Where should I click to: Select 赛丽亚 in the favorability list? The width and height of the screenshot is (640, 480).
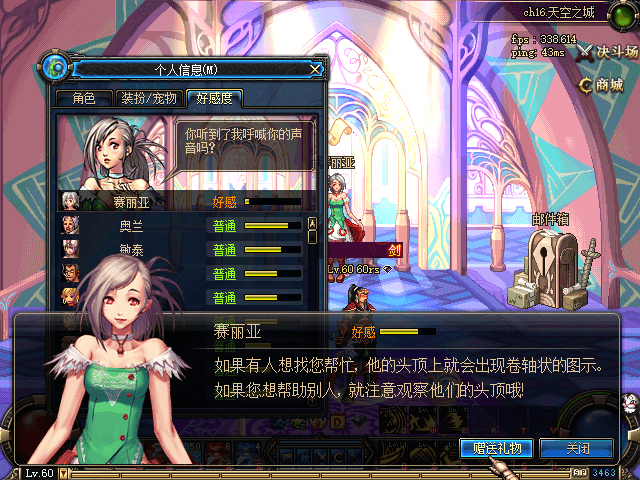[132, 202]
